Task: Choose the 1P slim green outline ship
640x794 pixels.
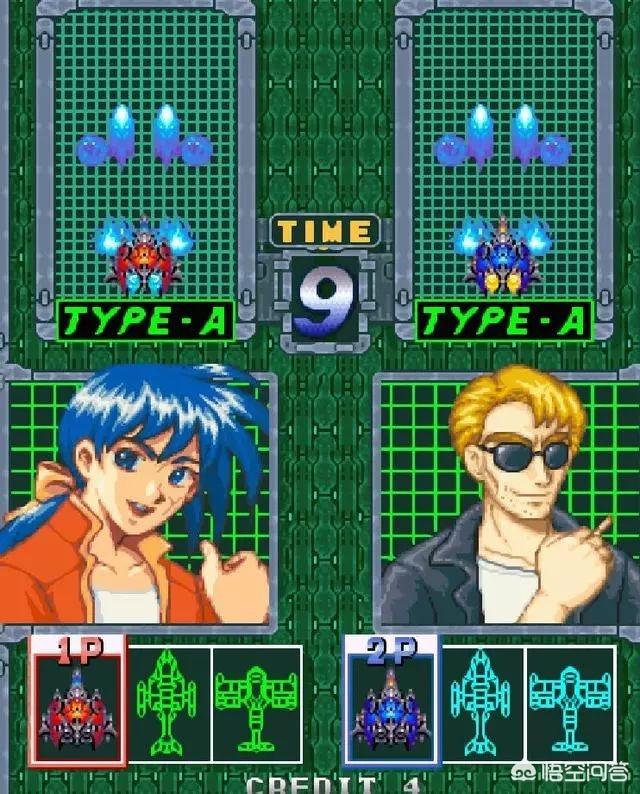Action: [169, 703]
